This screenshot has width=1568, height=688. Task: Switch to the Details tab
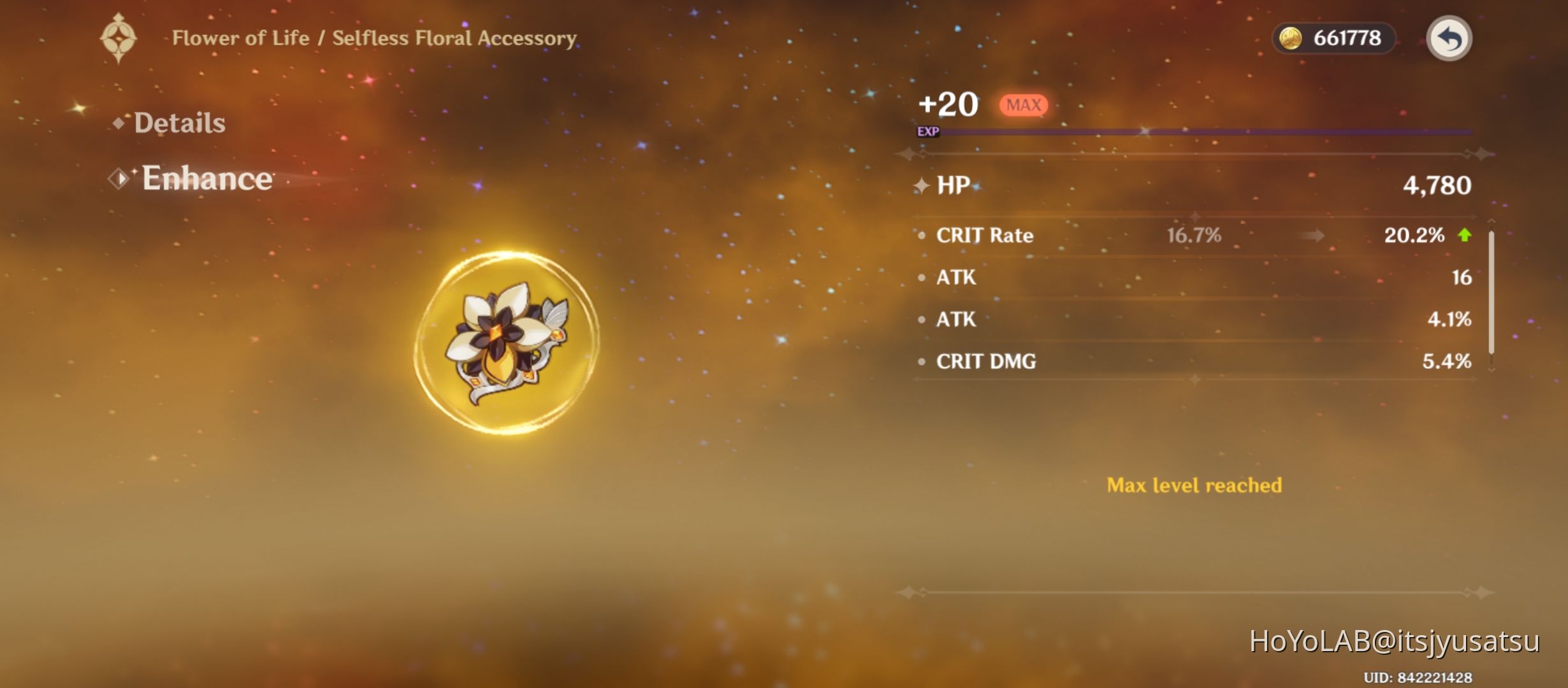(178, 121)
